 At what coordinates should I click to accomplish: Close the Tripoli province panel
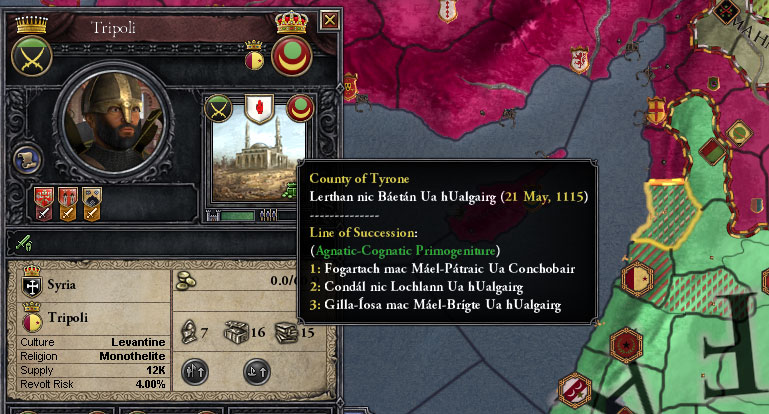pos(331,18)
